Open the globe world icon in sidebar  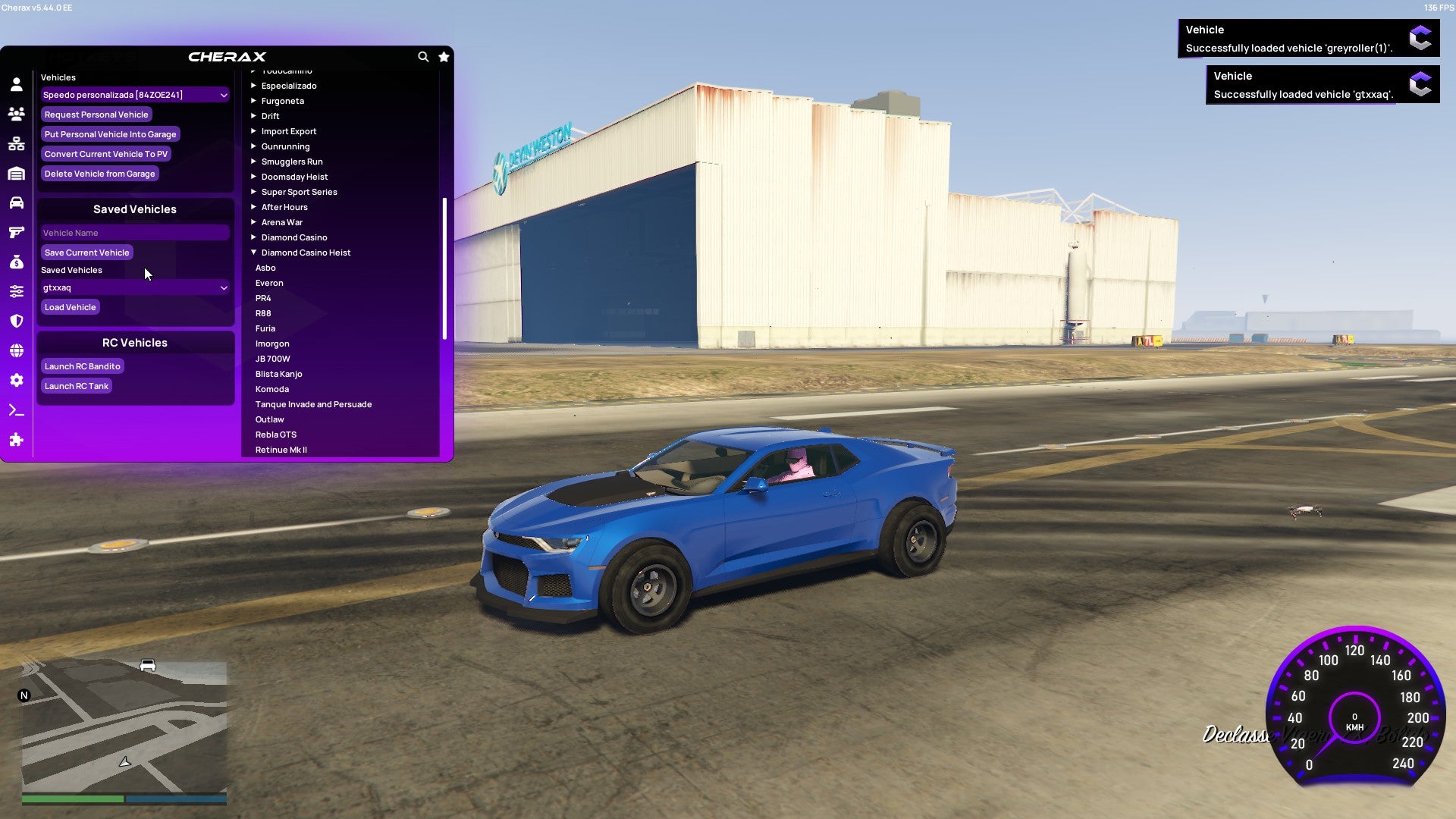(x=17, y=350)
